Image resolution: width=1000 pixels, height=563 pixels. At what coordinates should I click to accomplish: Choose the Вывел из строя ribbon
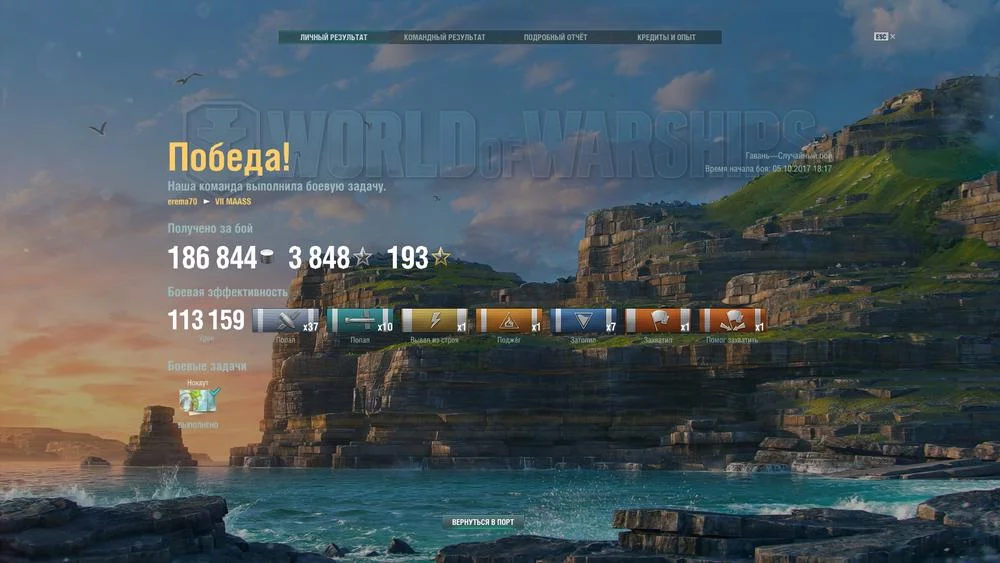coord(435,321)
